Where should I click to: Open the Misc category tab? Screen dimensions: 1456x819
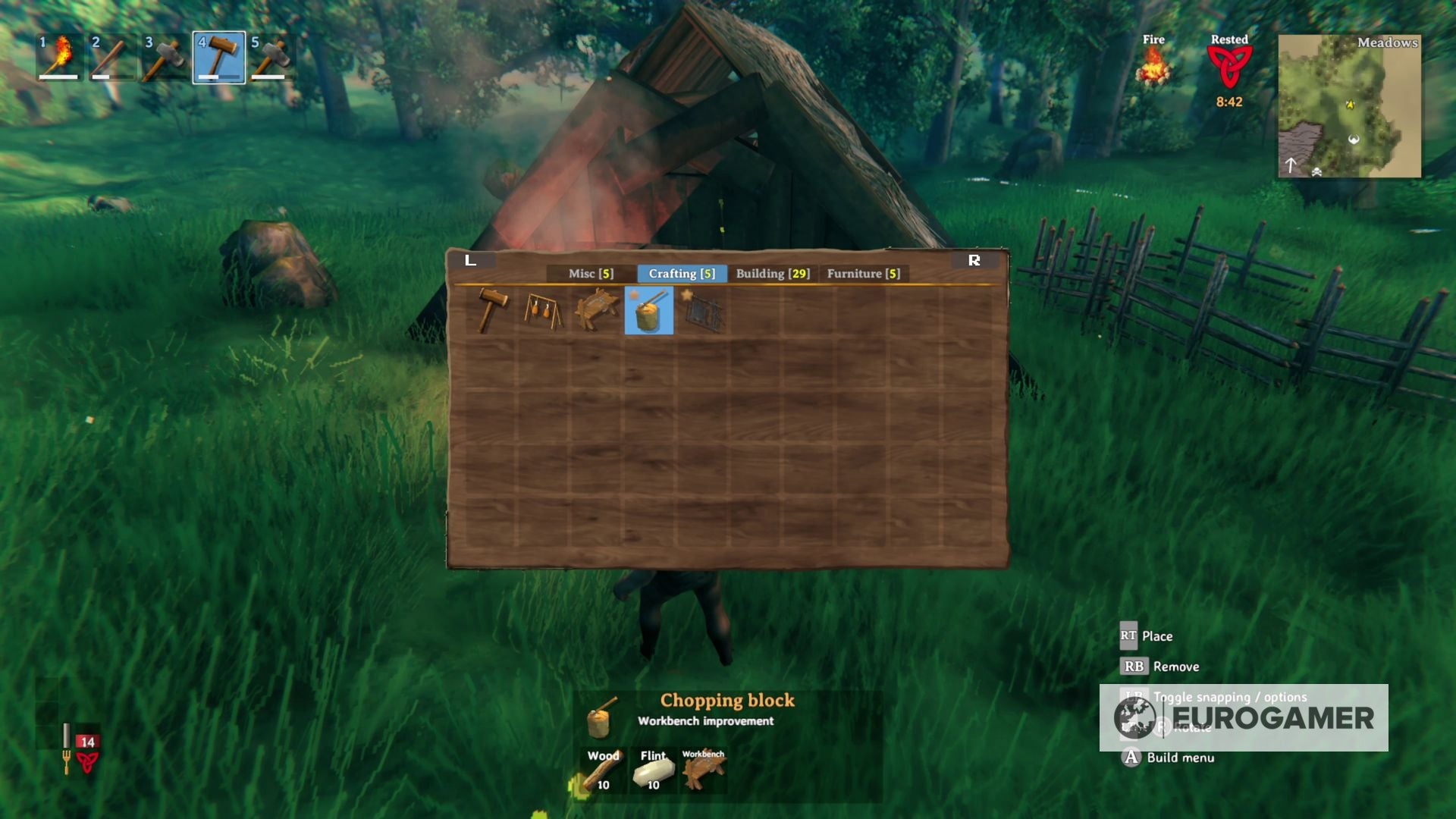590,274
